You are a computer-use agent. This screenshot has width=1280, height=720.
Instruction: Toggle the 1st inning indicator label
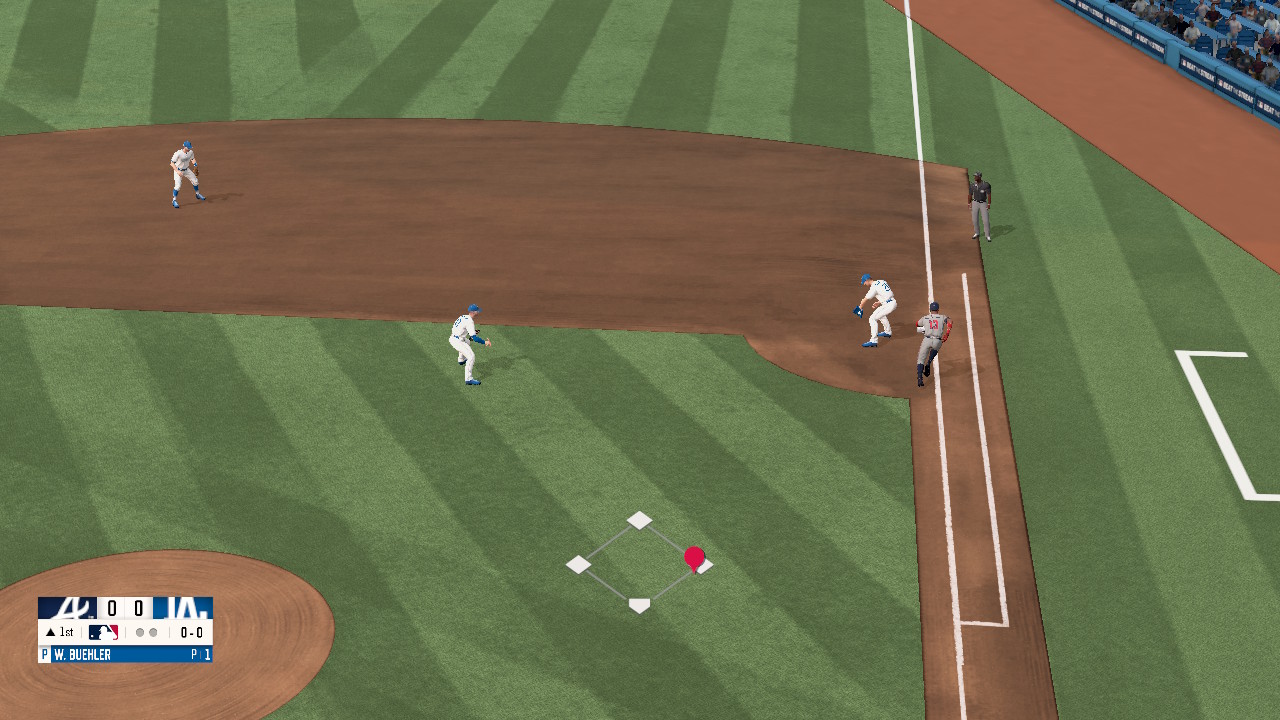click(66, 632)
